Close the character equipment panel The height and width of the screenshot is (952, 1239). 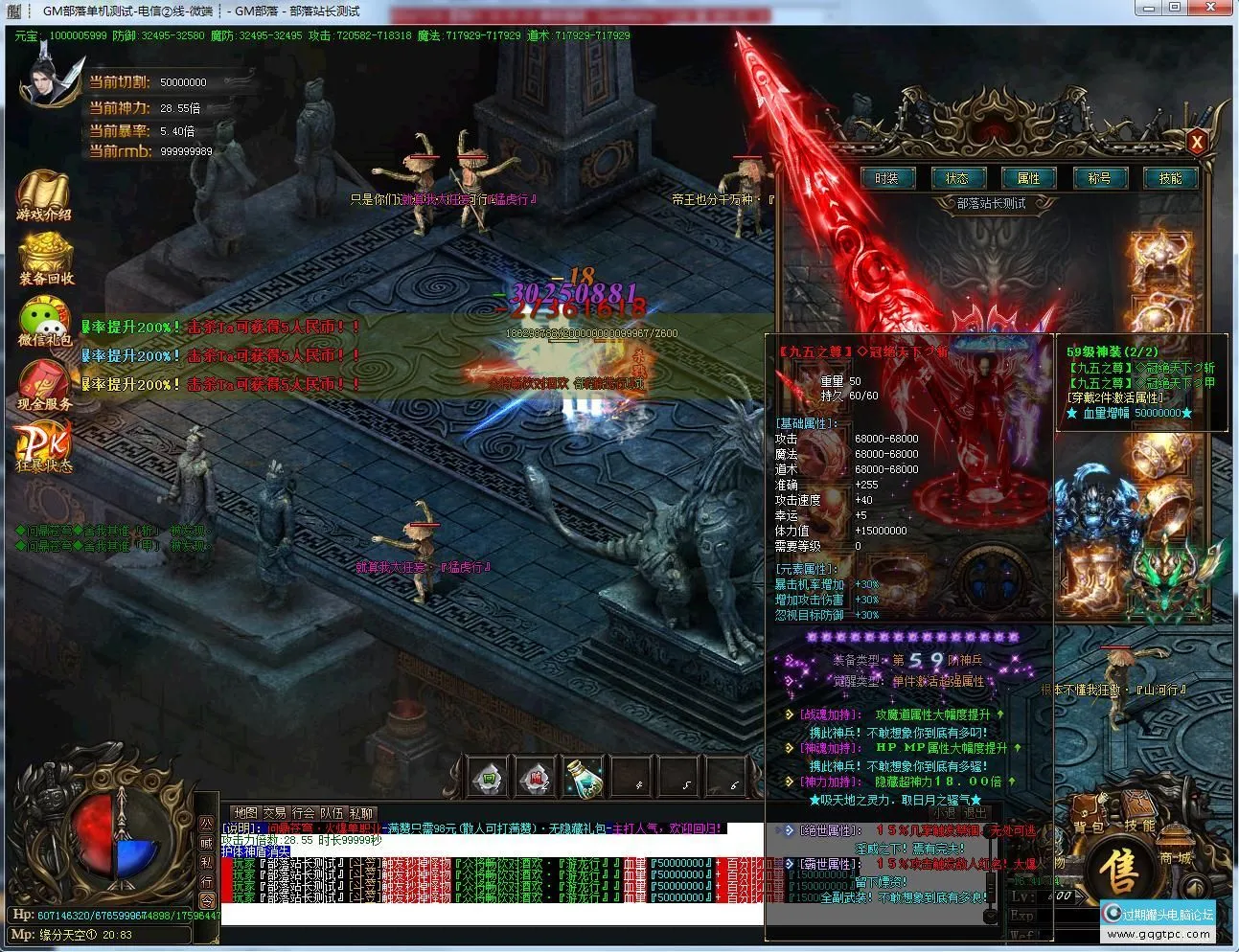[1196, 144]
